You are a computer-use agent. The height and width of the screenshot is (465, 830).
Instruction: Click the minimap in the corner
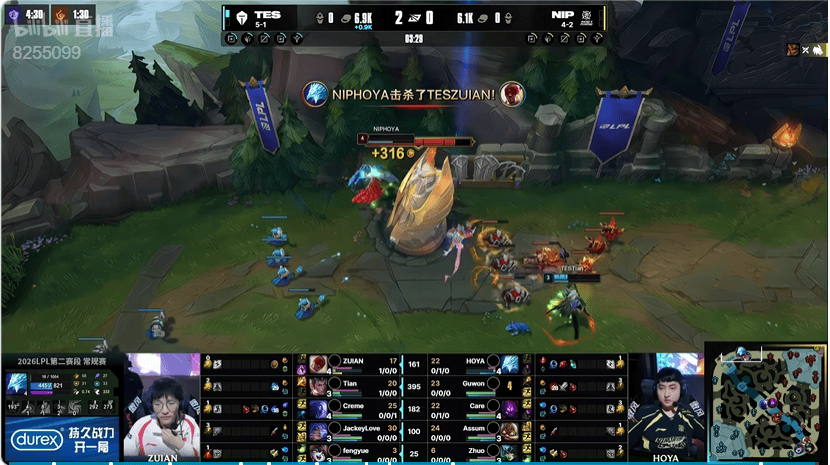[766, 401]
